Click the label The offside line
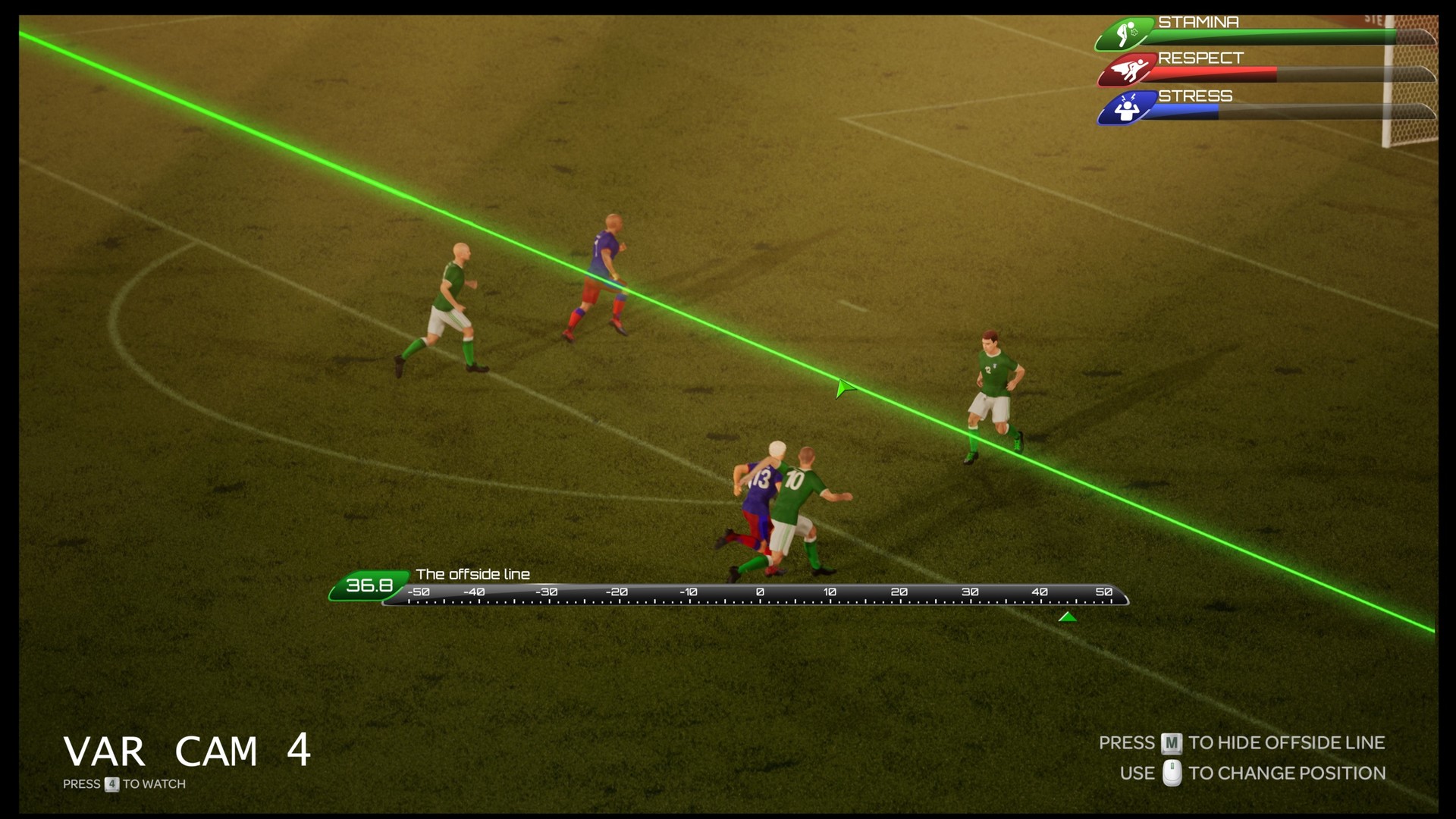This screenshot has width=1456, height=819. (475, 575)
